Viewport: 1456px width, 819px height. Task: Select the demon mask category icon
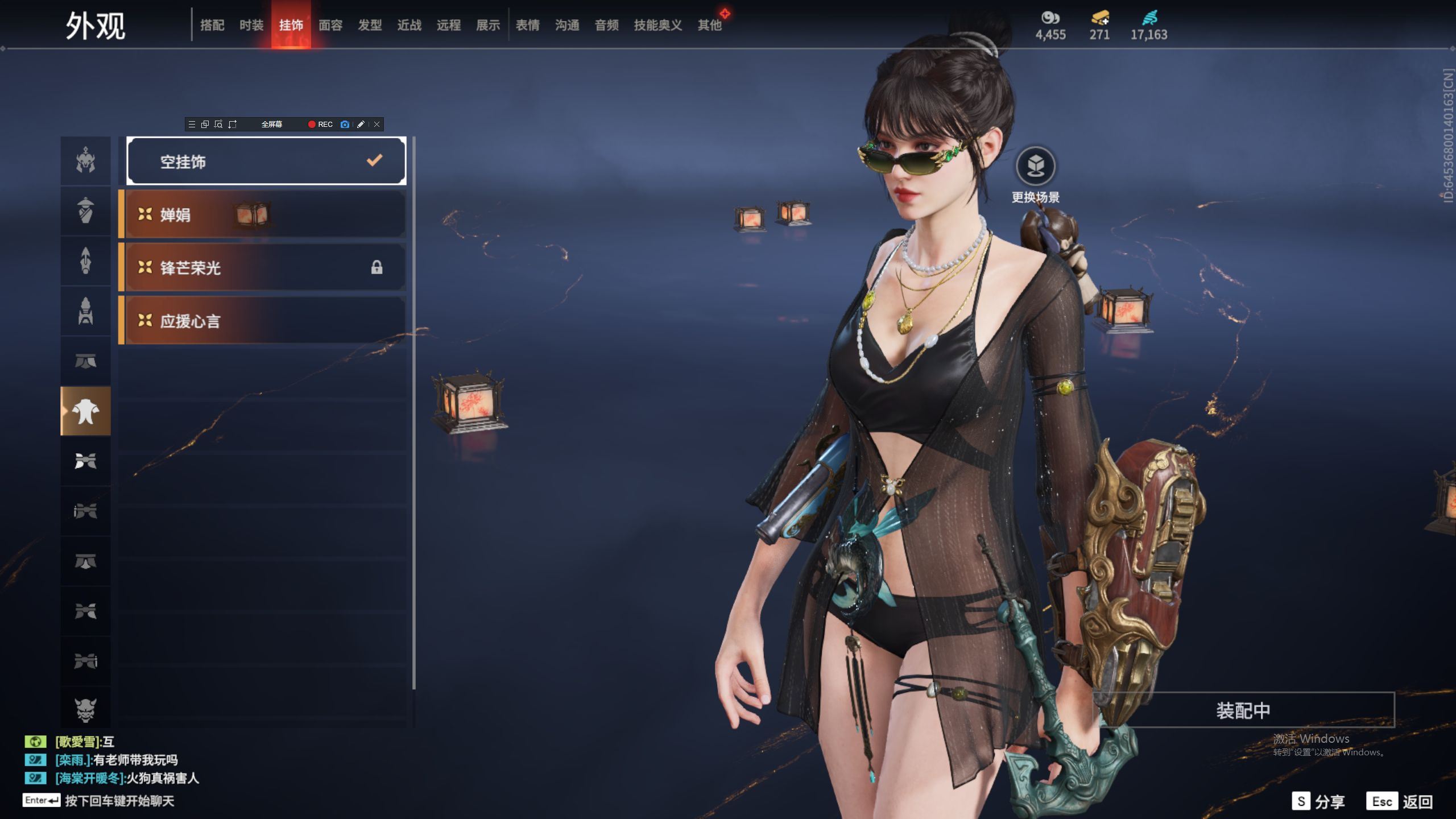[x=85, y=710]
